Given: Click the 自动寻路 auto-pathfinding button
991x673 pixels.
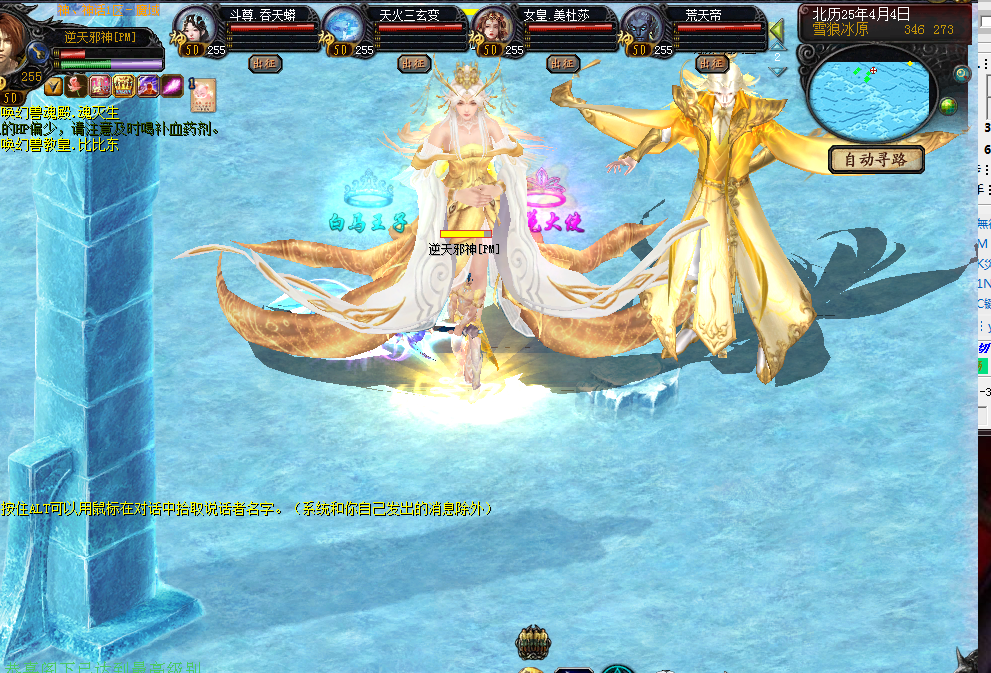Looking at the screenshot, I should click(876, 159).
